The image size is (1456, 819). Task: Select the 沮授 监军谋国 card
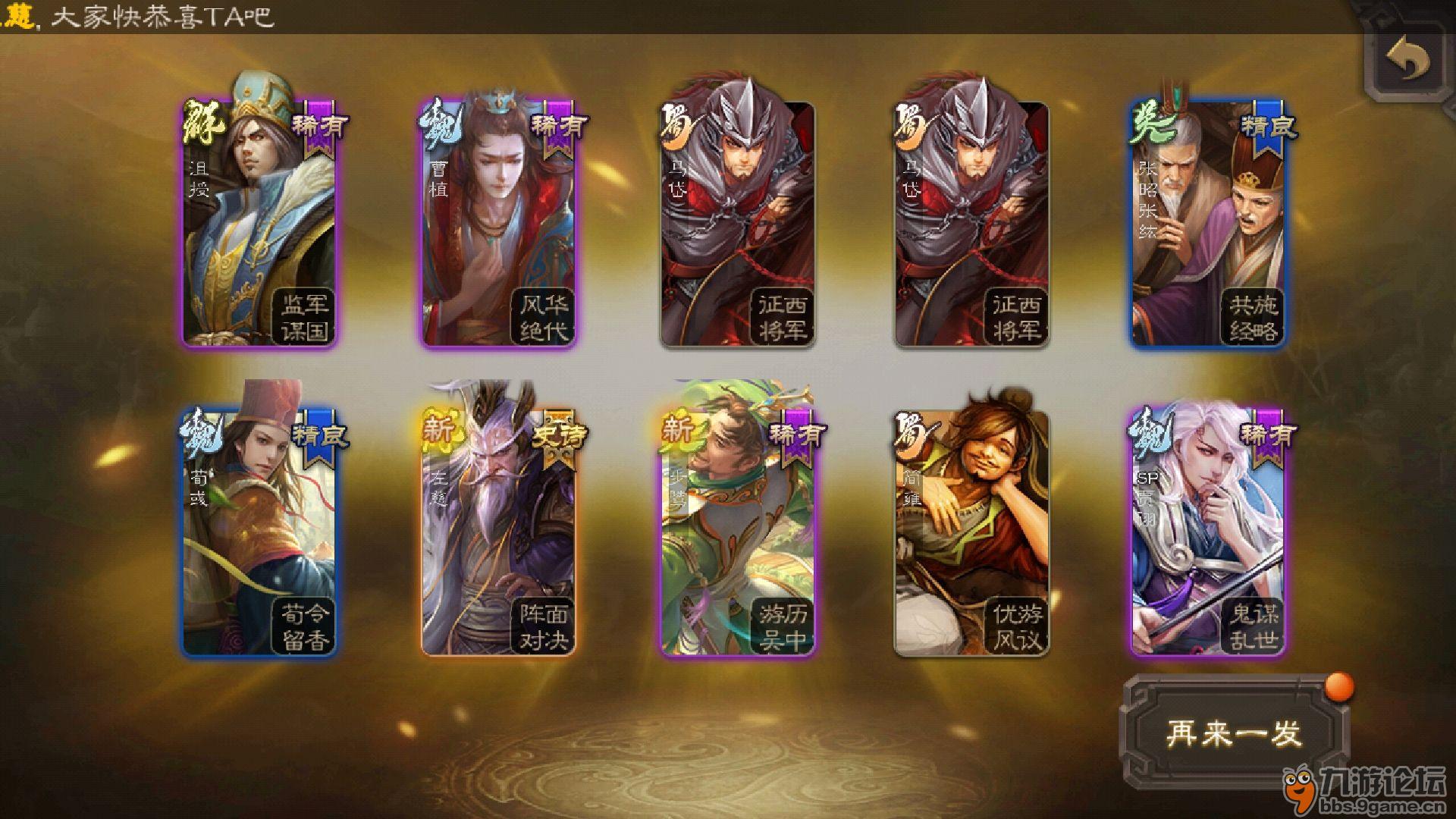pos(259,224)
